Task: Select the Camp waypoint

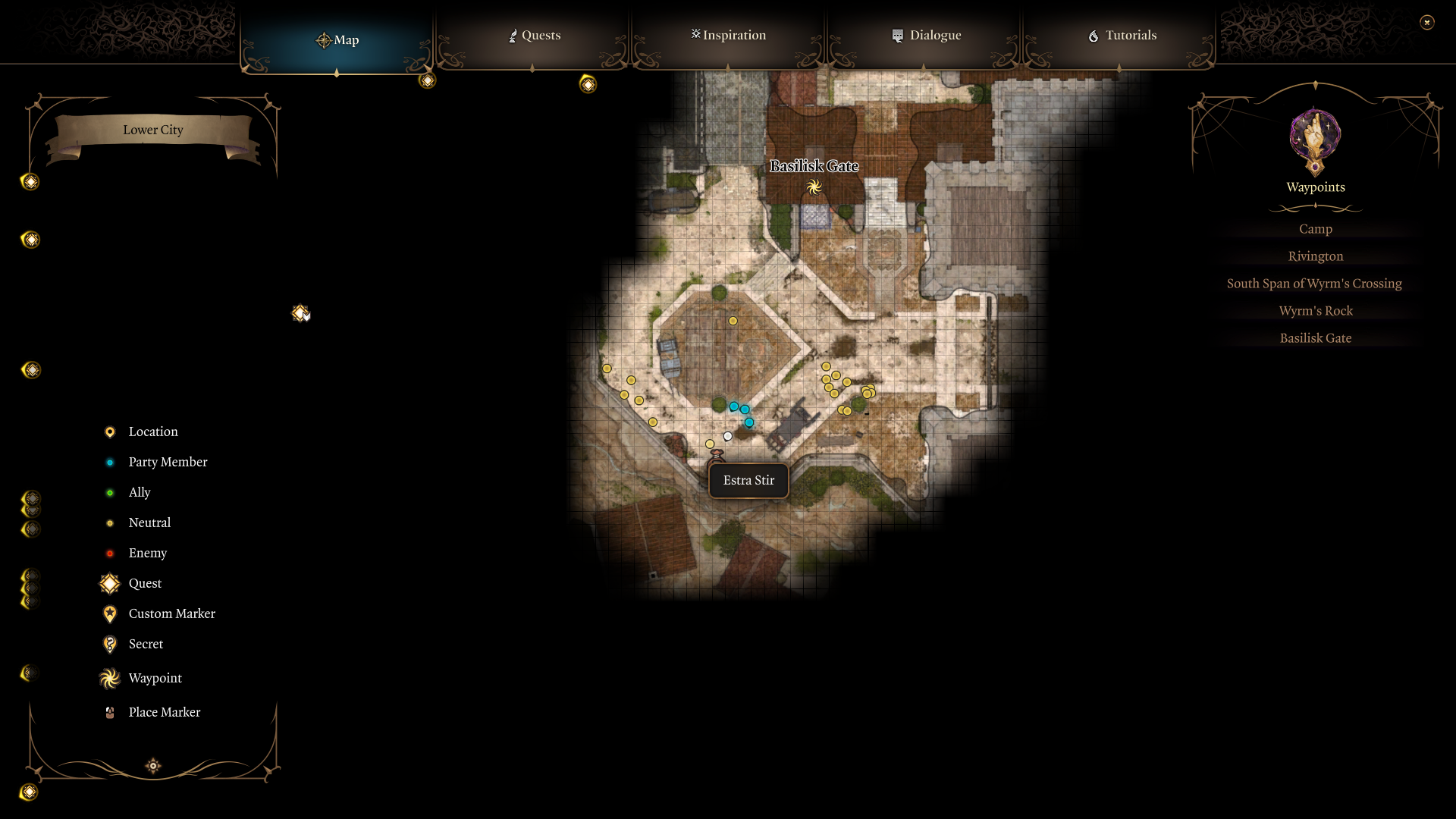Action: 1315,228
